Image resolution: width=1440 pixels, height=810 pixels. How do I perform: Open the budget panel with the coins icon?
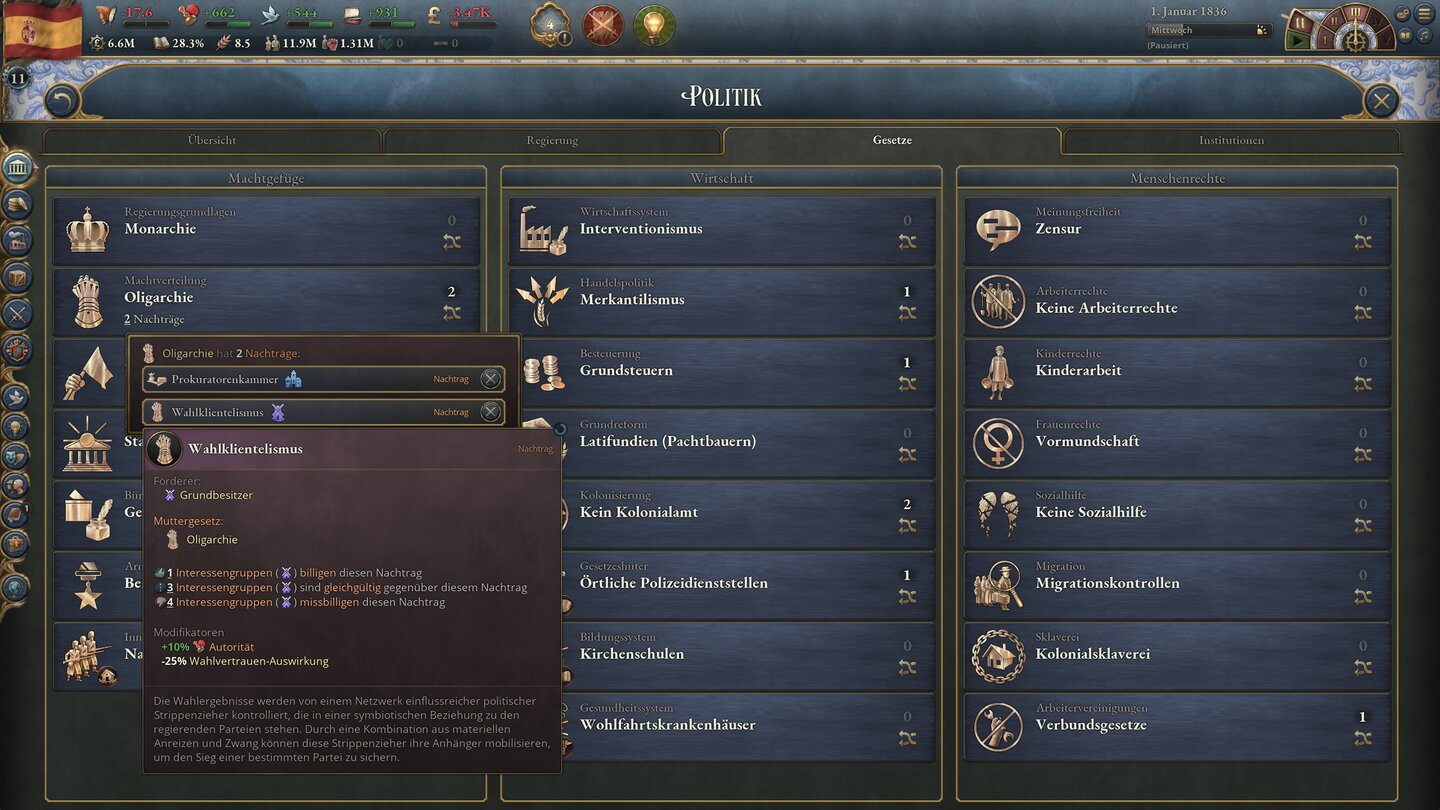[x=18, y=205]
